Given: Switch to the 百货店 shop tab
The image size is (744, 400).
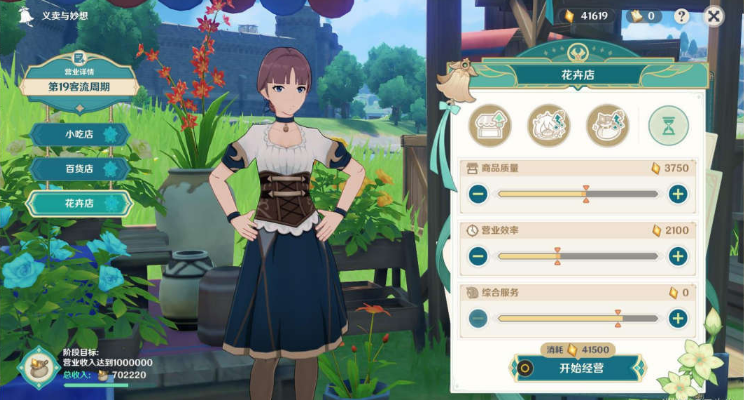Looking at the screenshot, I should click(x=79, y=169).
